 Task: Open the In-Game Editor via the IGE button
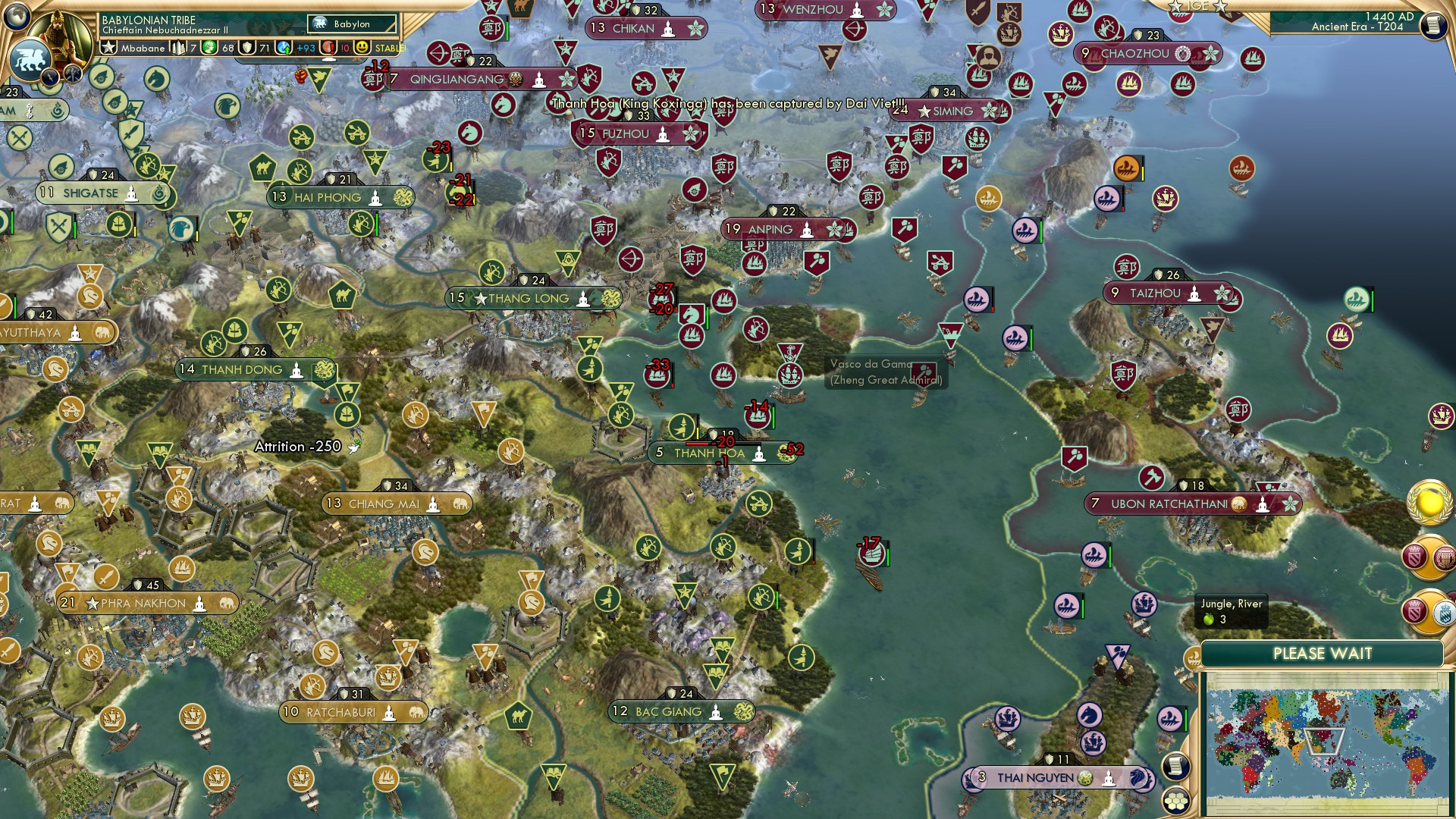(x=1198, y=8)
